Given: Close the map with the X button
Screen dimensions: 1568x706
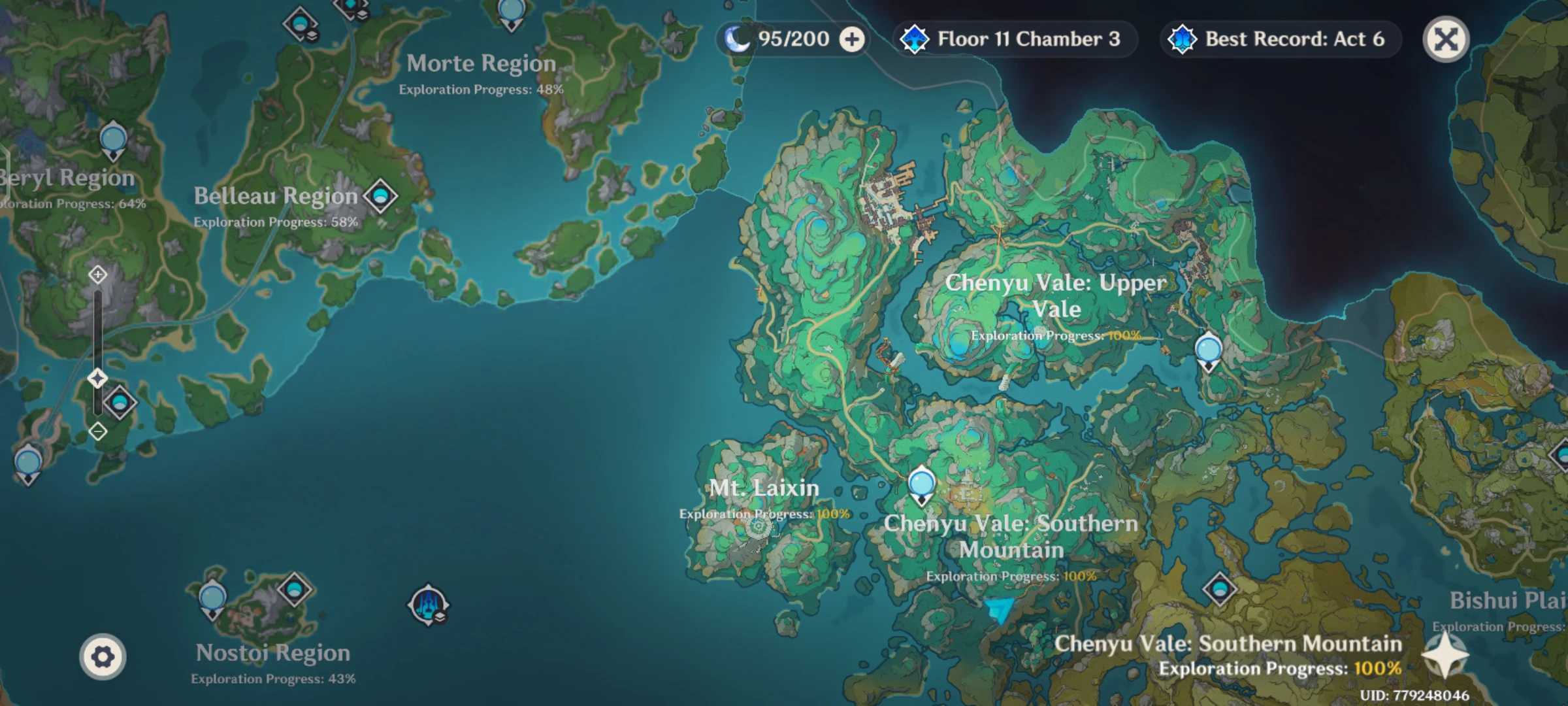Looking at the screenshot, I should pyautogui.click(x=1446, y=39).
